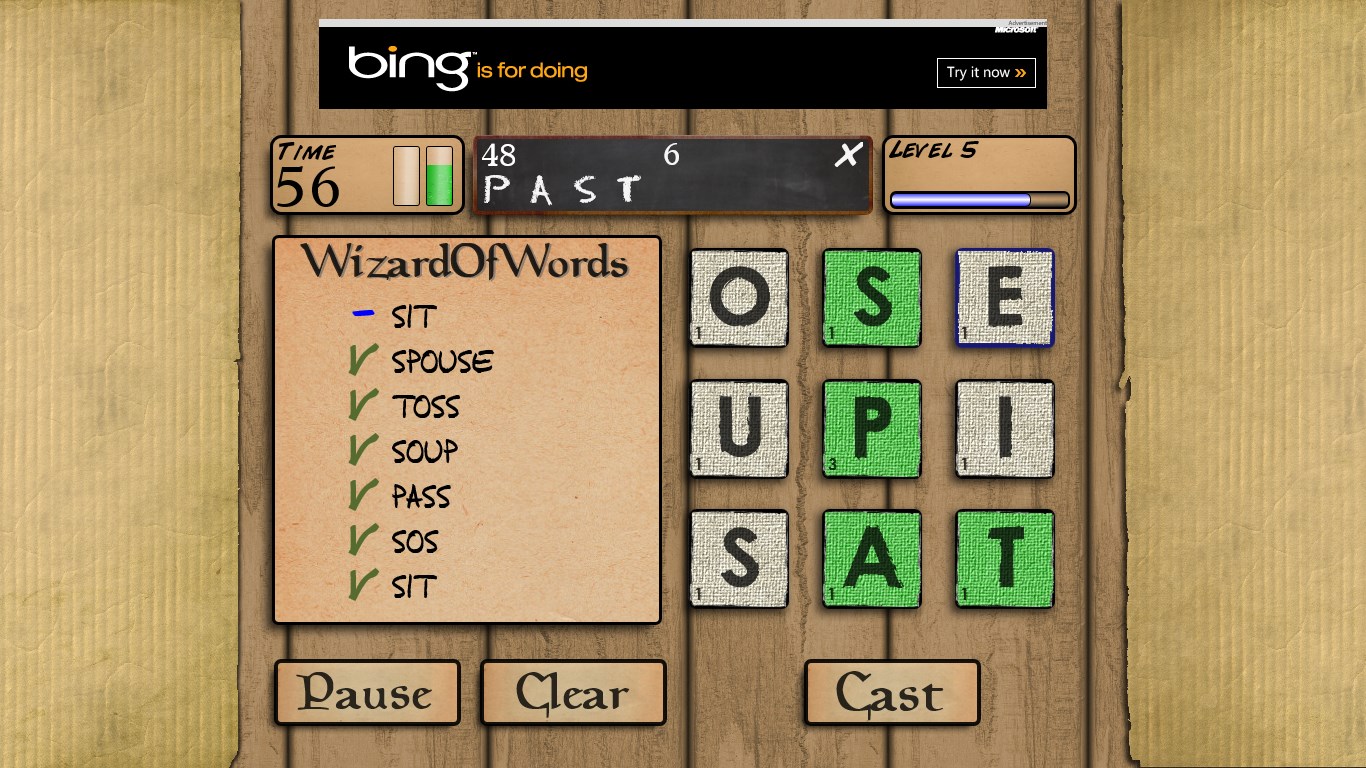Click the X on the chalkboard
This screenshot has width=1366, height=768.
point(848,155)
